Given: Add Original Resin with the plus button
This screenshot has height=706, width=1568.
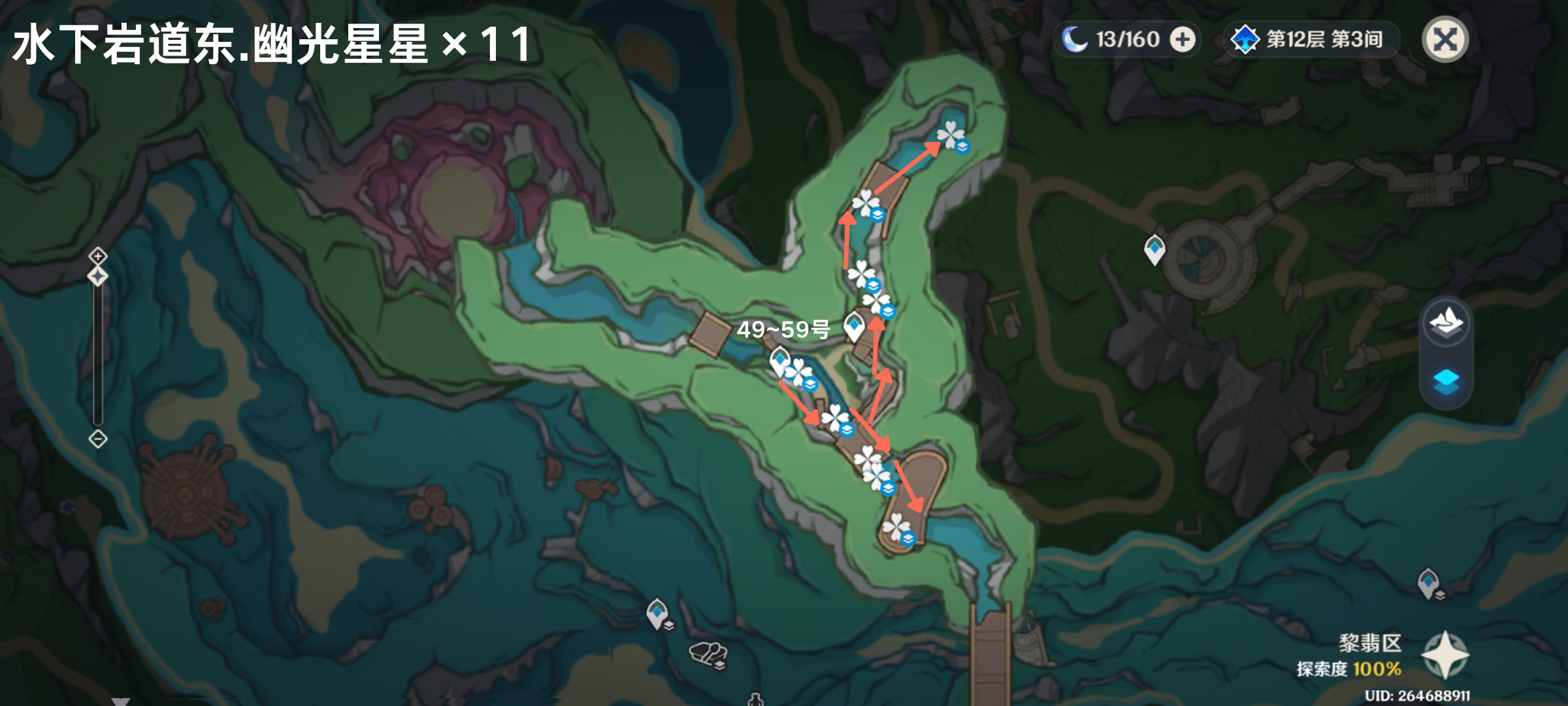Looking at the screenshot, I should [1183, 40].
